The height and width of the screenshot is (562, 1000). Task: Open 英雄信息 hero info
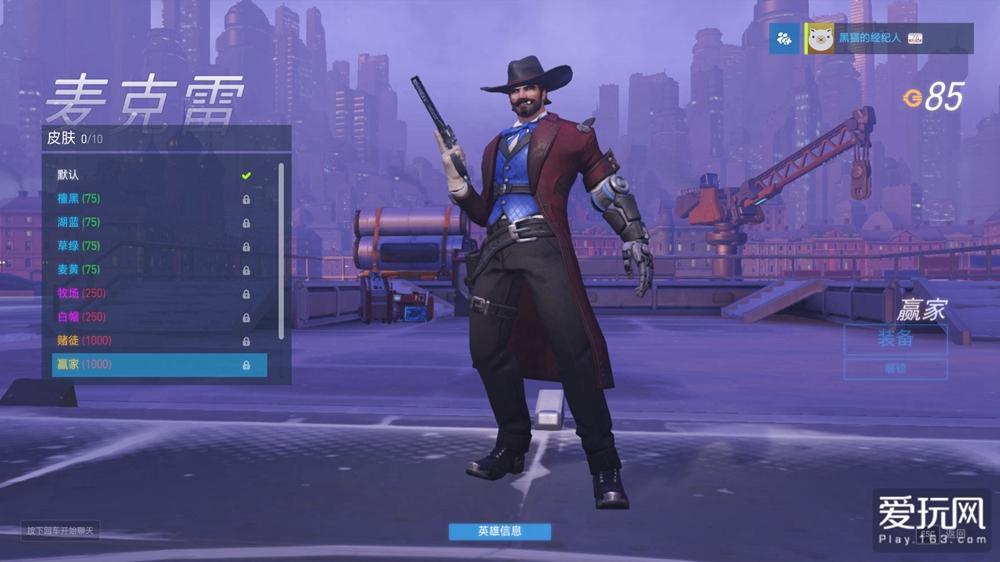pyautogui.click(x=499, y=531)
